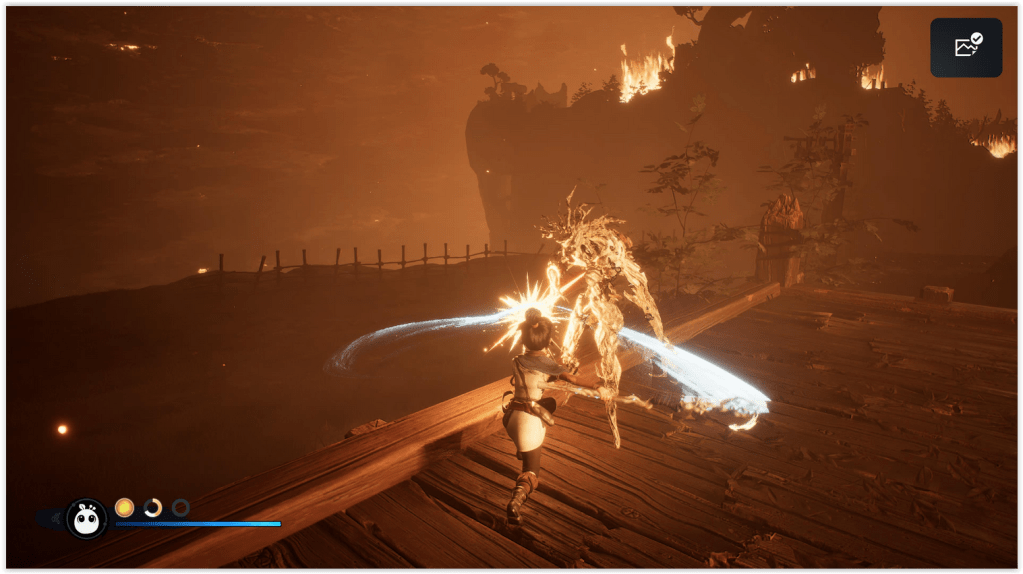Click the screenshot saved notification icon
1023x574 pixels.
tap(966, 47)
